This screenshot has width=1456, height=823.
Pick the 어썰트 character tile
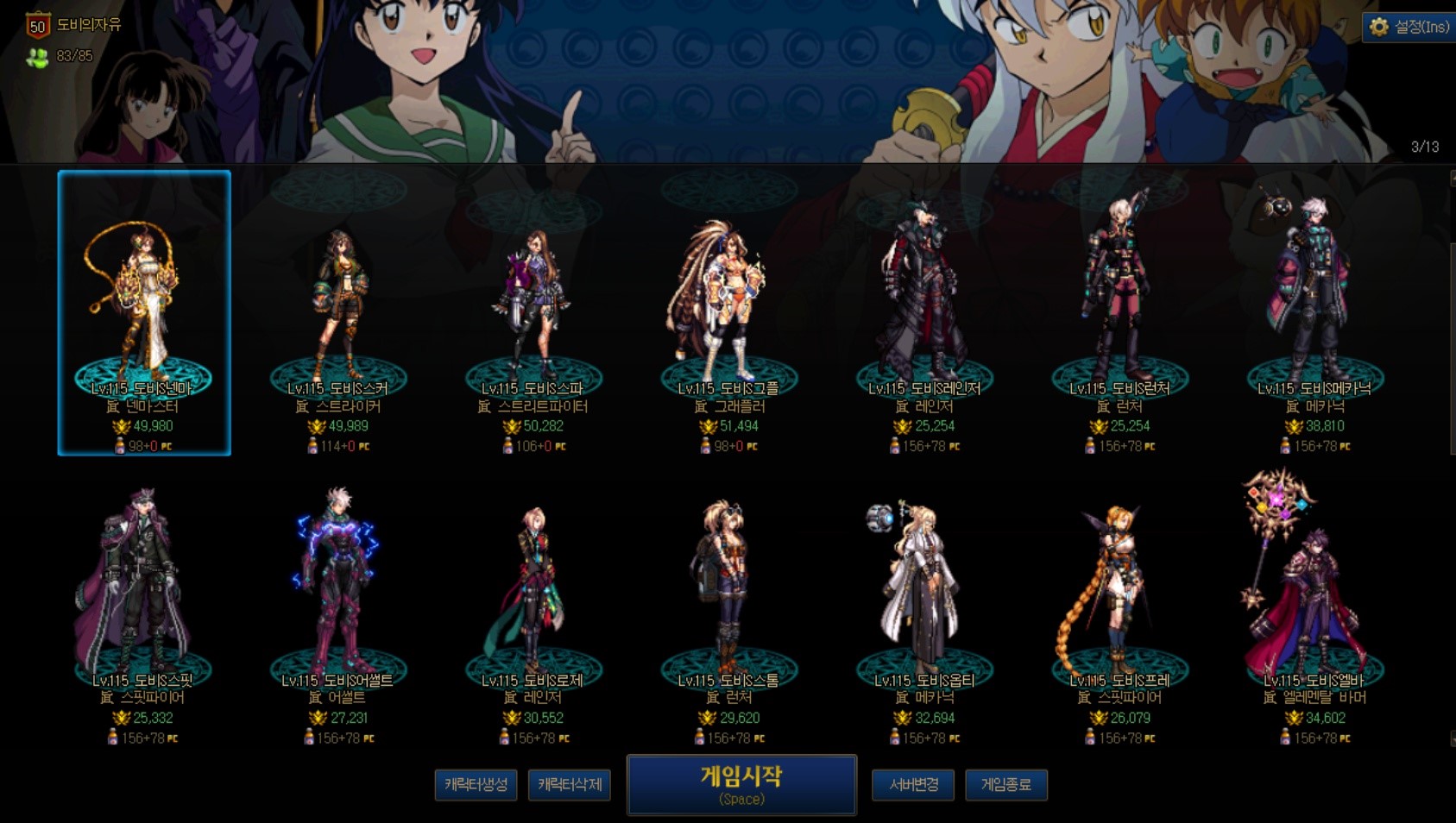click(x=337, y=604)
